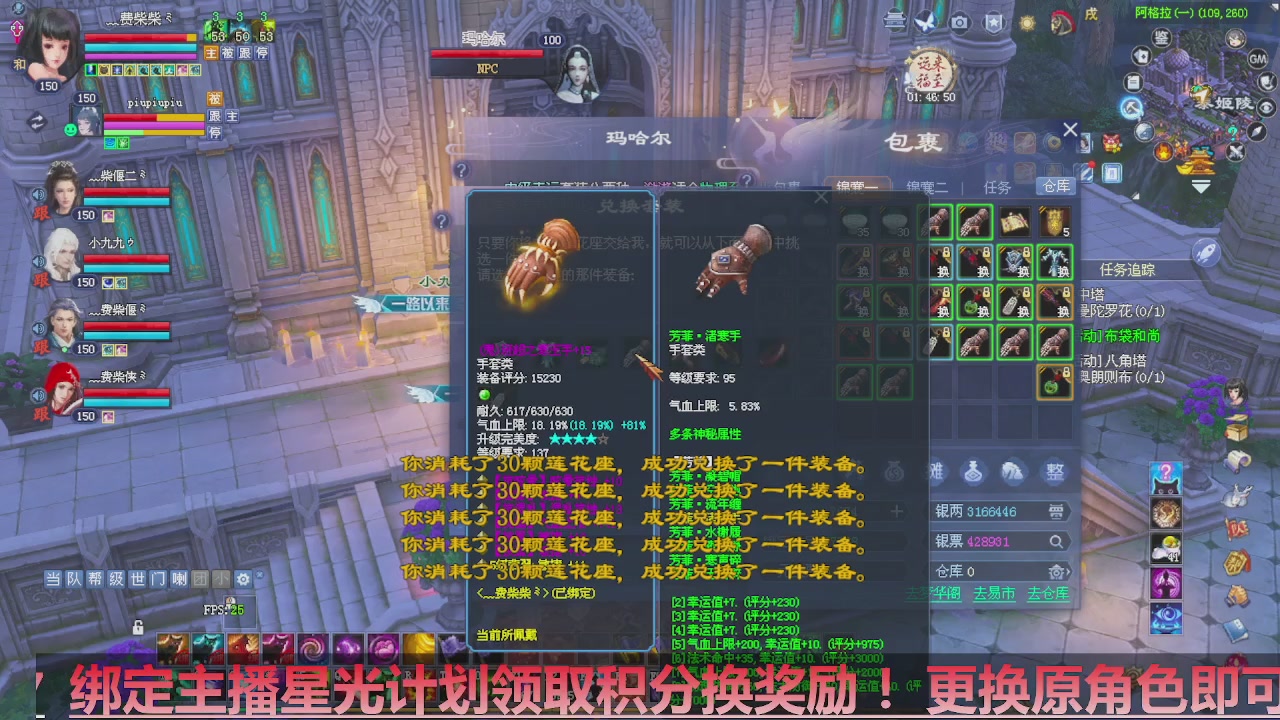Viewport: 1280px width, 720px height.
Task: Click the rocket icon above 任务追踪 panel
Action: click(1205, 252)
